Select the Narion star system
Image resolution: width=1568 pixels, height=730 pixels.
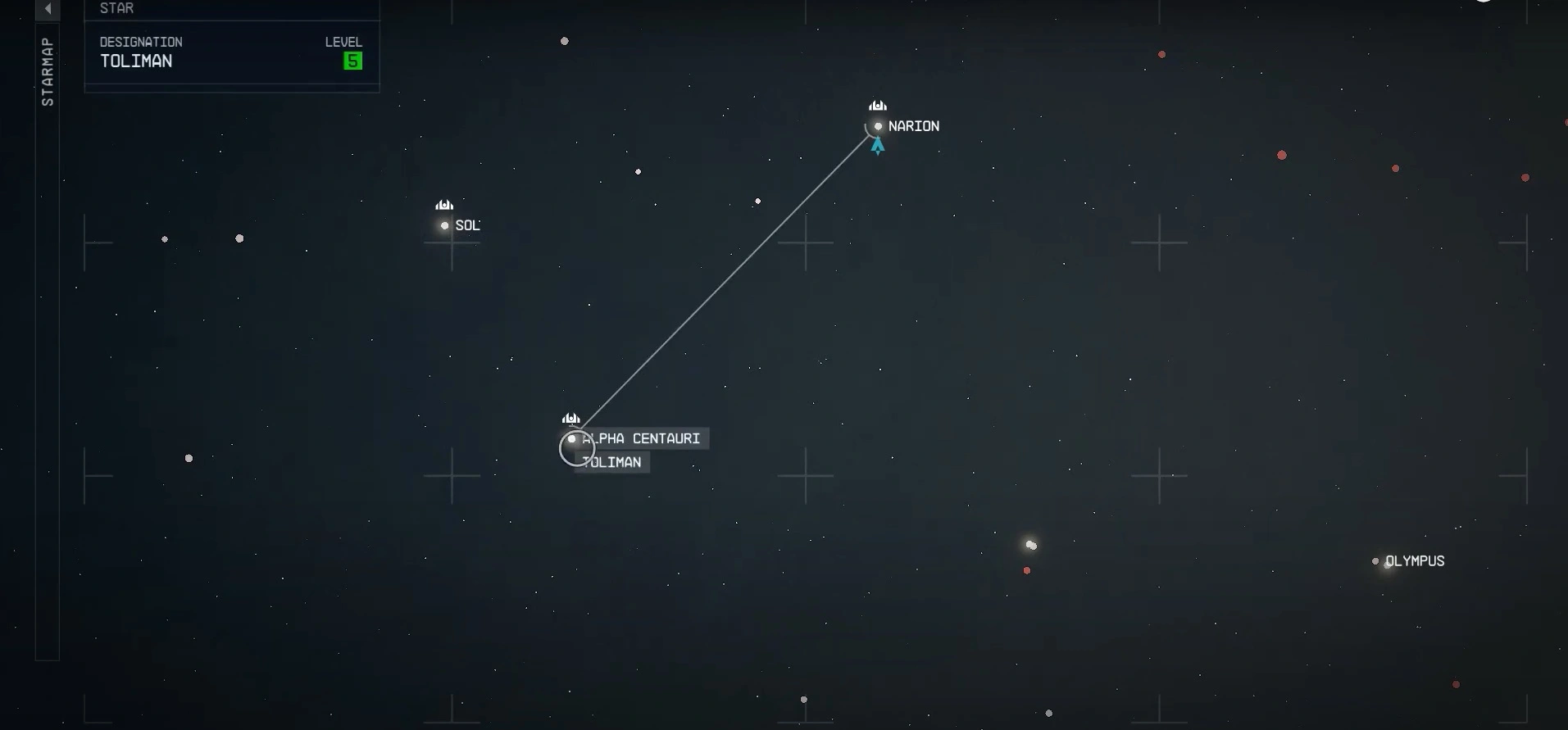tap(879, 126)
